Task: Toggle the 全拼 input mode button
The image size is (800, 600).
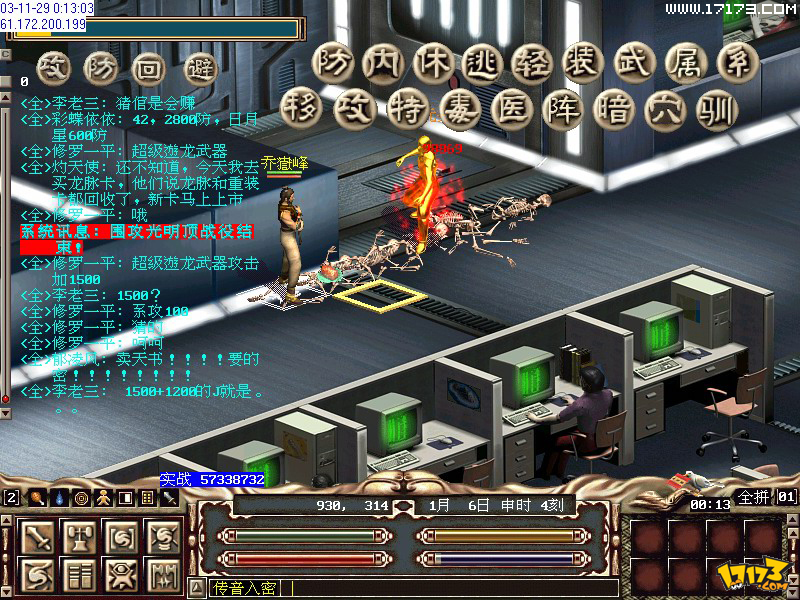Action: click(754, 496)
